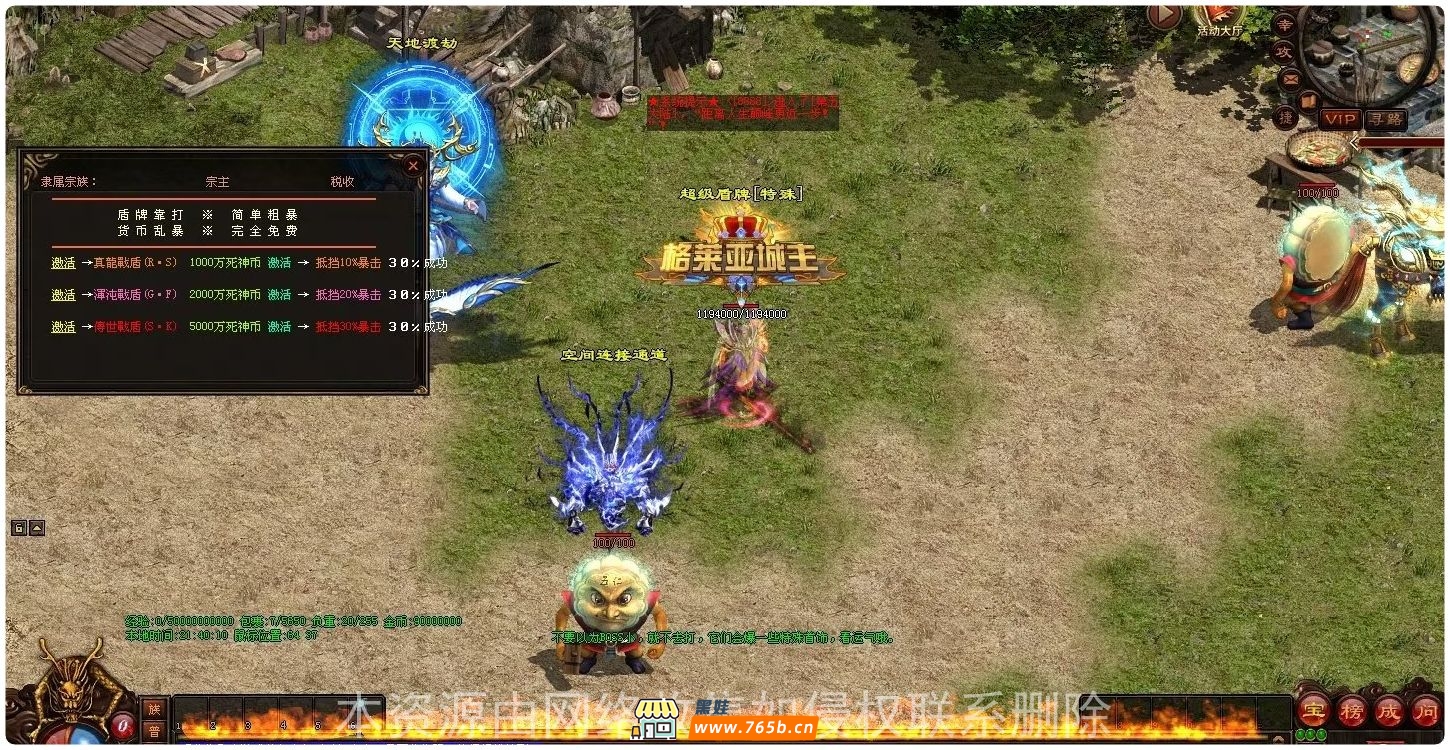Switch to the 族 clan chat channel
The width and height of the screenshot is (1450, 750).
tap(154, 708)
